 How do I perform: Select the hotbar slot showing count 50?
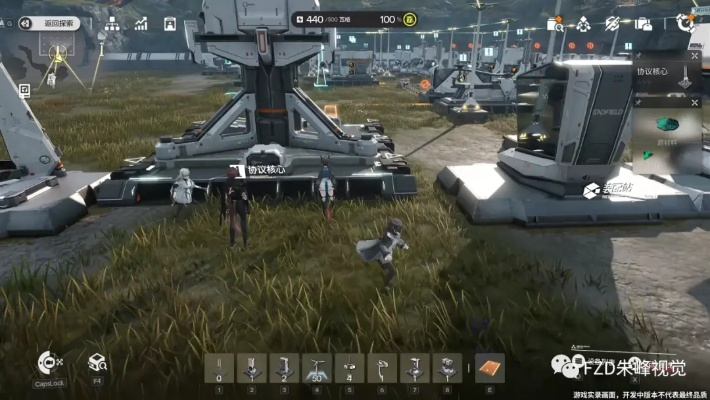click(318, 367)
